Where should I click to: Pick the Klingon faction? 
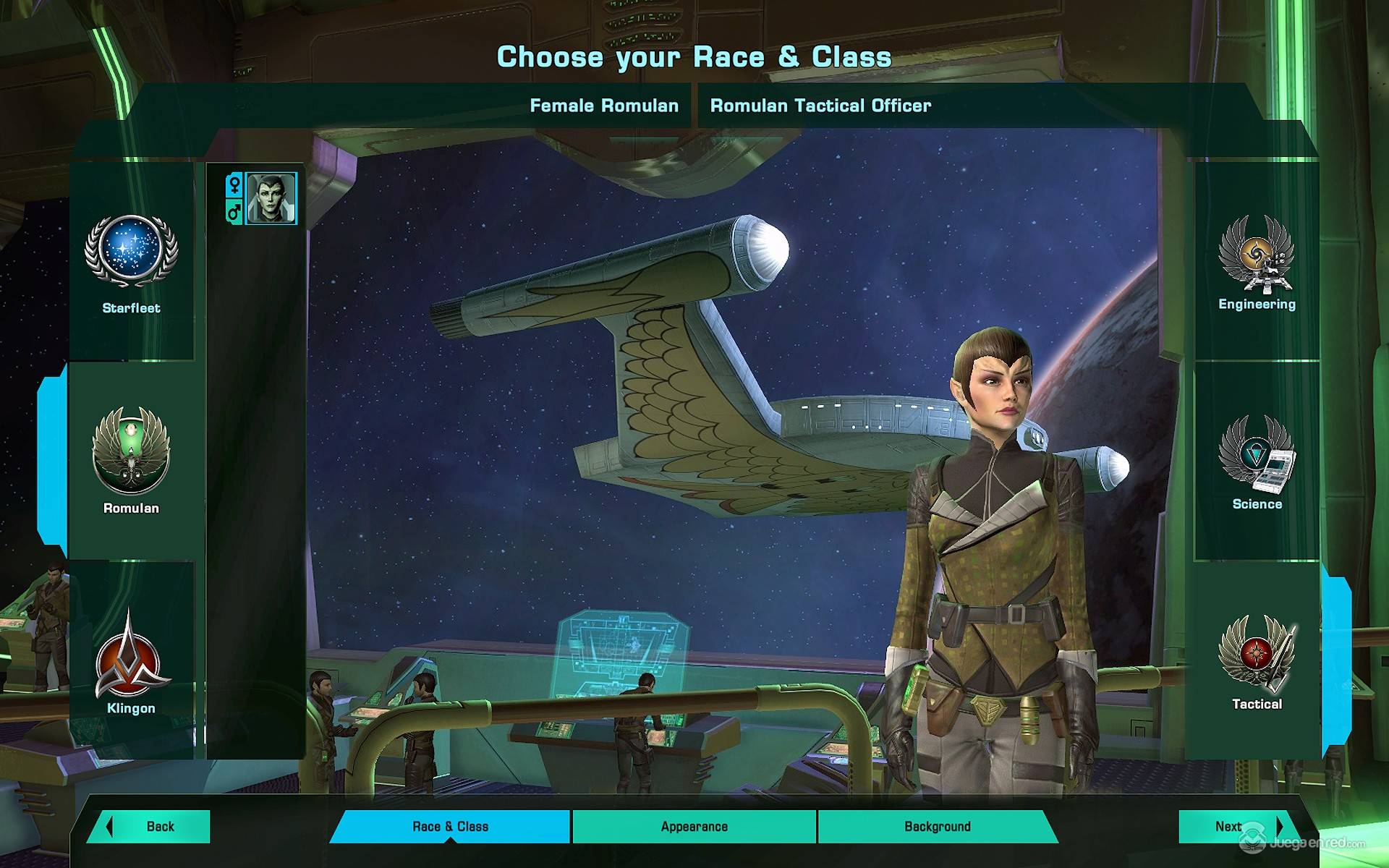[131, 655]
